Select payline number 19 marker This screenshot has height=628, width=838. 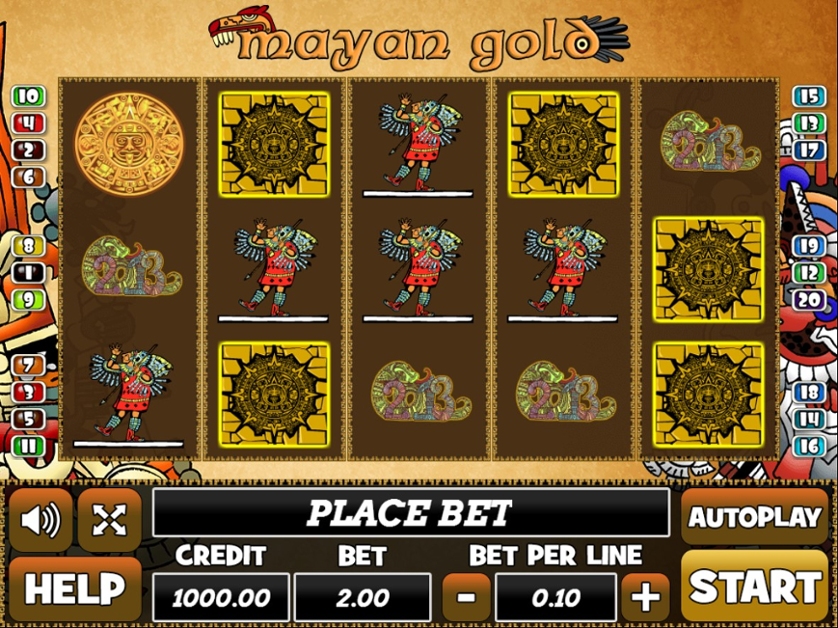tap(808, 246)
